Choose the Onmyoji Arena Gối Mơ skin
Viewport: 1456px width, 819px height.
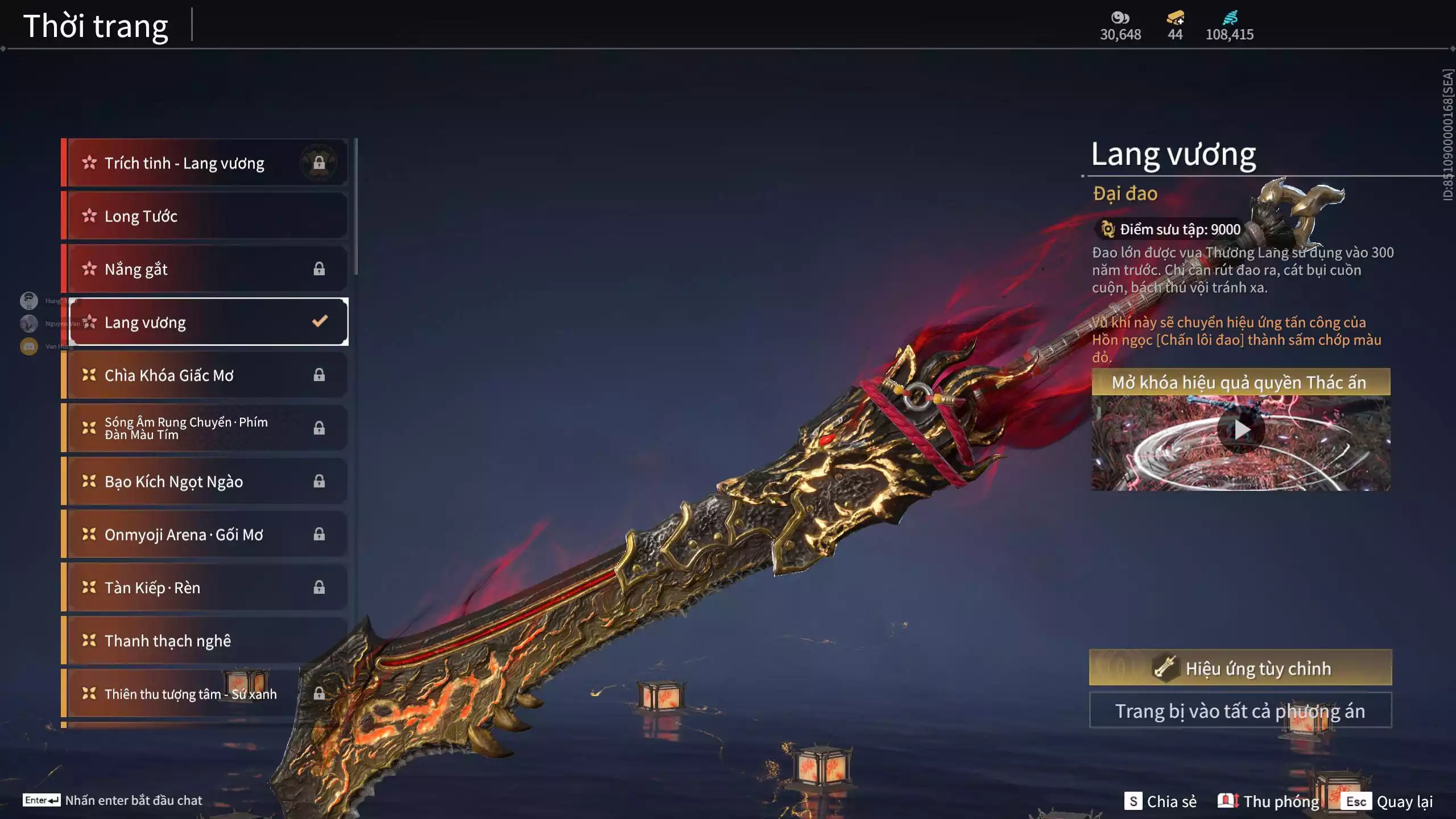coord(205,535)
